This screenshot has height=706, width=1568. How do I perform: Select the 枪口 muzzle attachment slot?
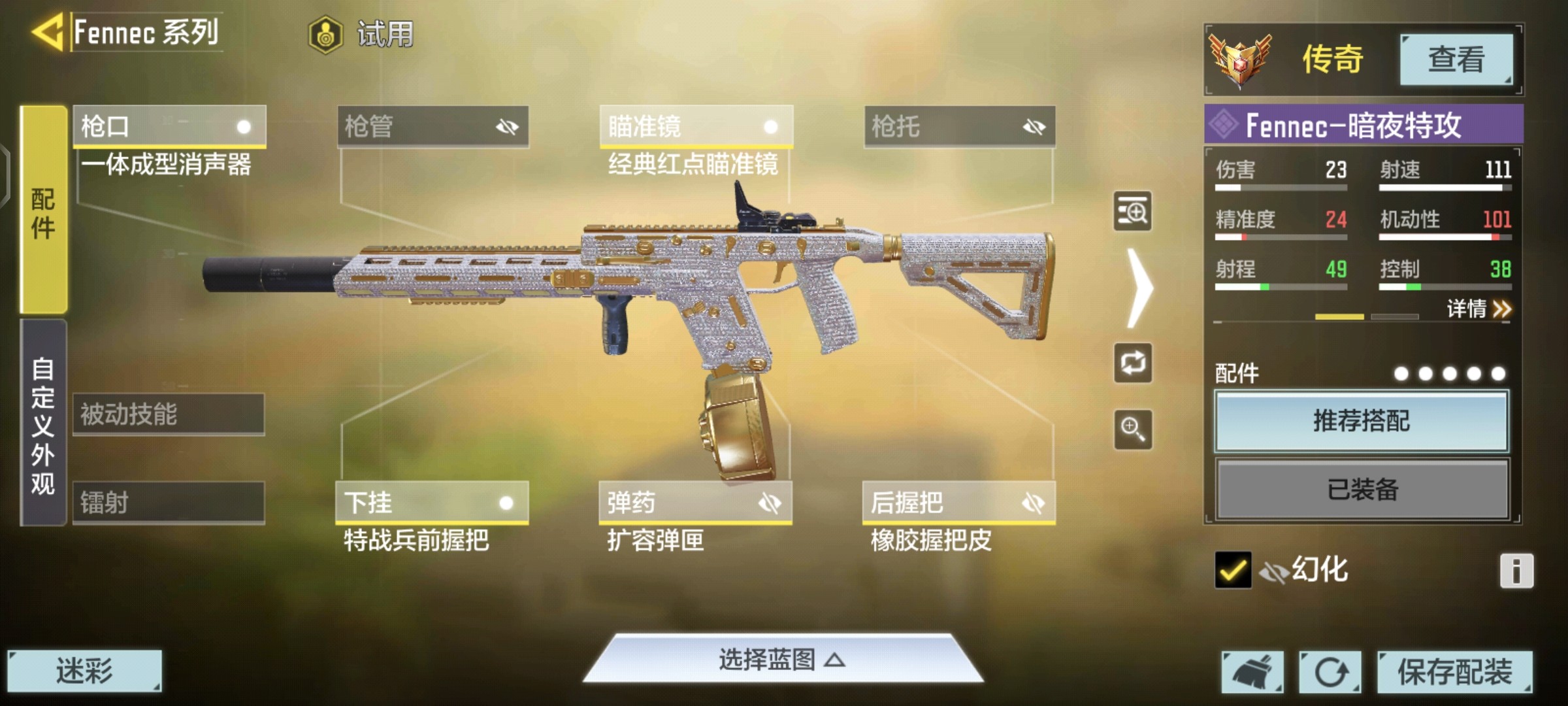[x=169, y=126]
